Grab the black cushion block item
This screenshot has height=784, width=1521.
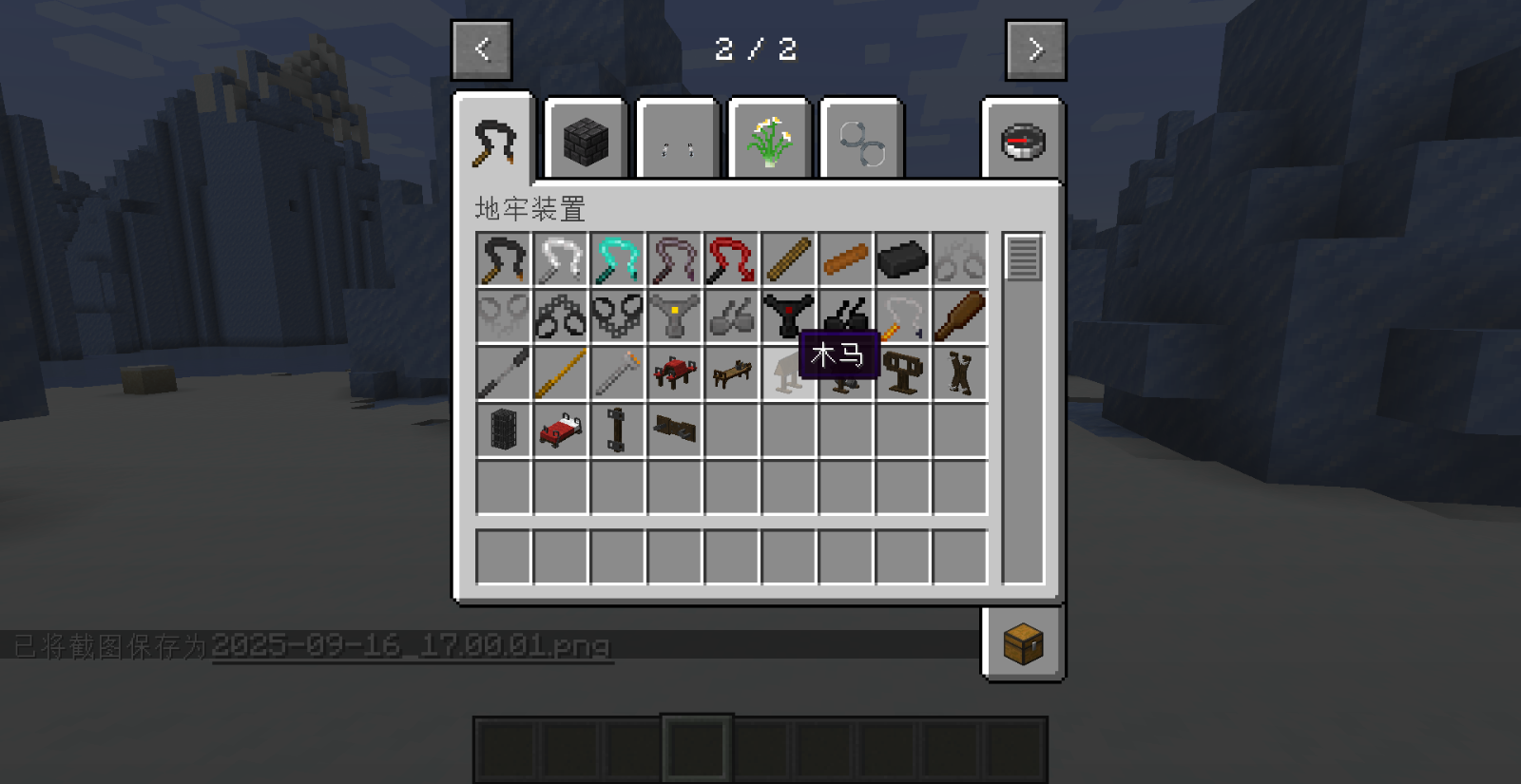pyautogui.click(x=902, y=259)
